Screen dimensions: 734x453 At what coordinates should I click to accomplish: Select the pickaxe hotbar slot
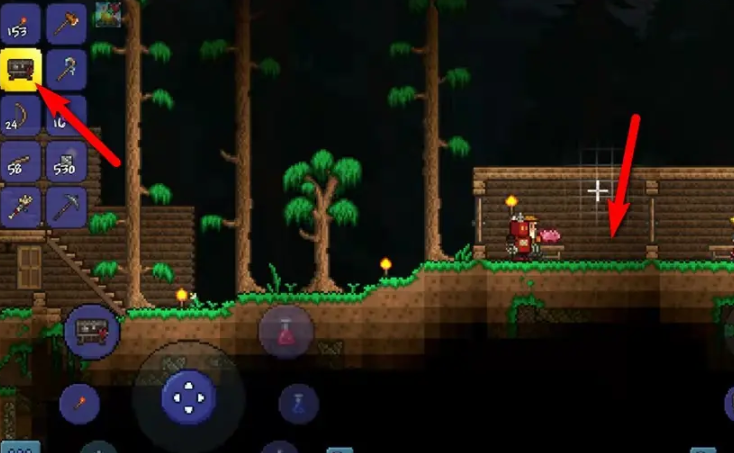coord(67,207)
